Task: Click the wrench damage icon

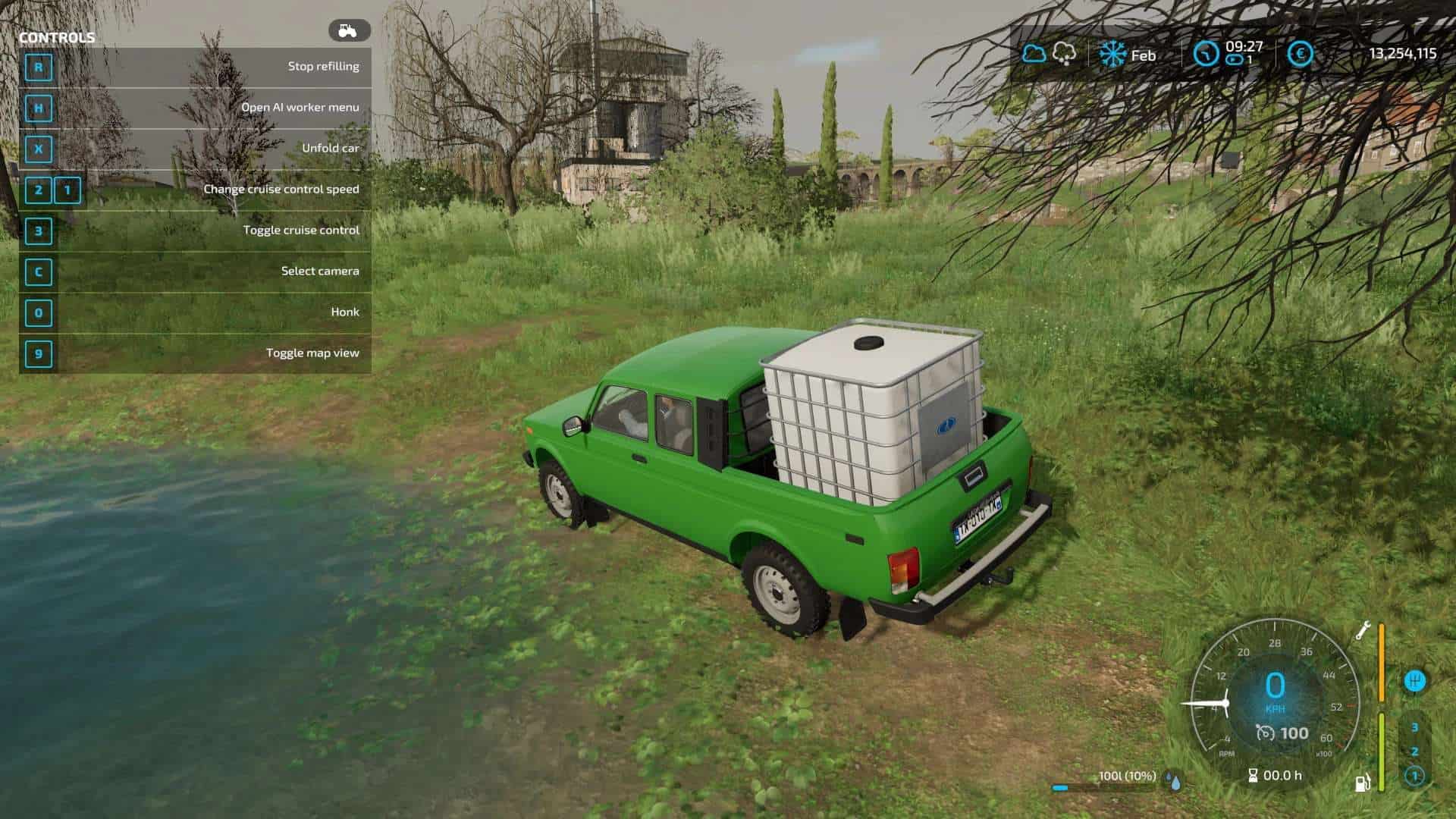Action: click(1363, 630)
